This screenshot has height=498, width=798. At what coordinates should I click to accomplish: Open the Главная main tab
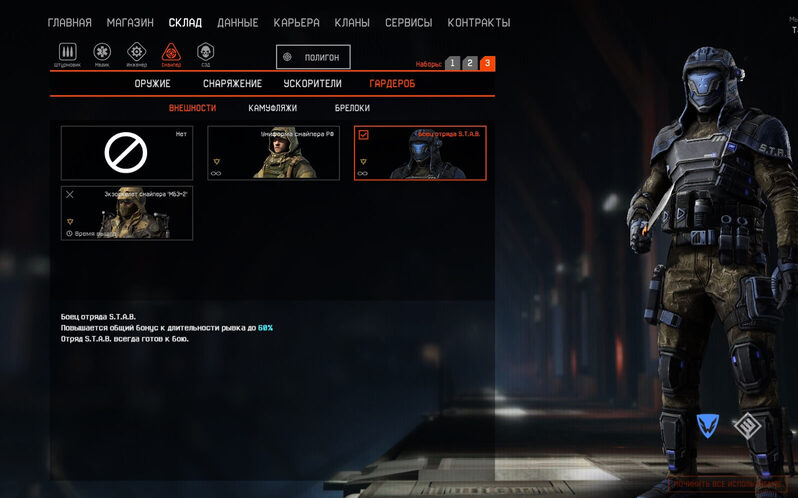[x=69, y=22]
